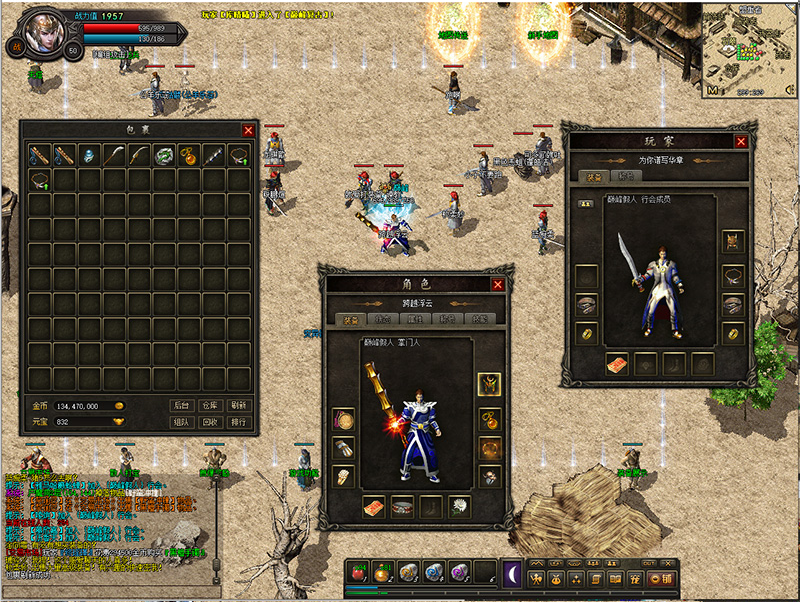Switch to the 状态 tab in 角色 window
This screenshot has width=800, height=602.
click(x=381, y=320)
